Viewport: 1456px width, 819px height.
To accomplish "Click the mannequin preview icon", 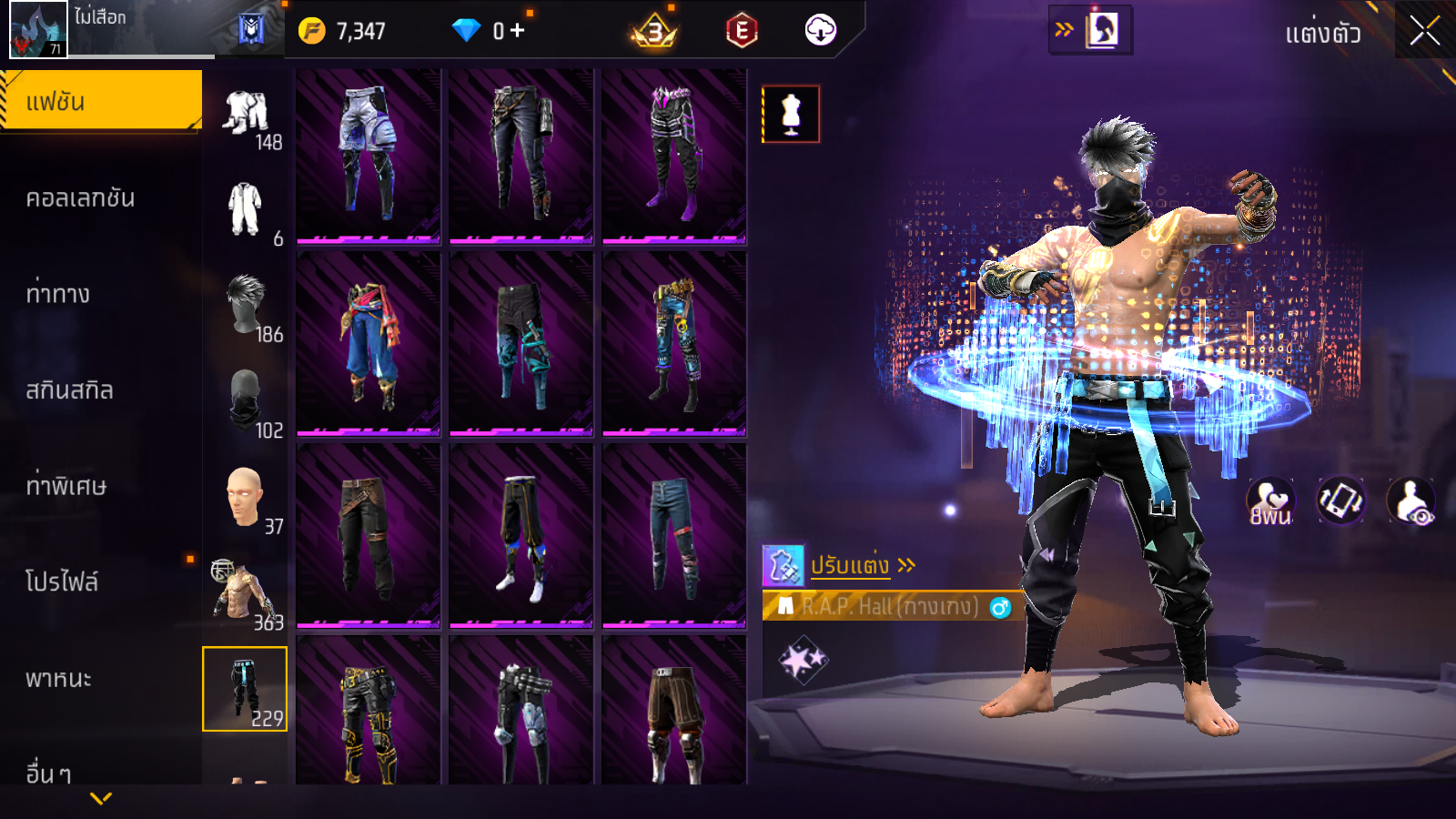I will 791,115.
